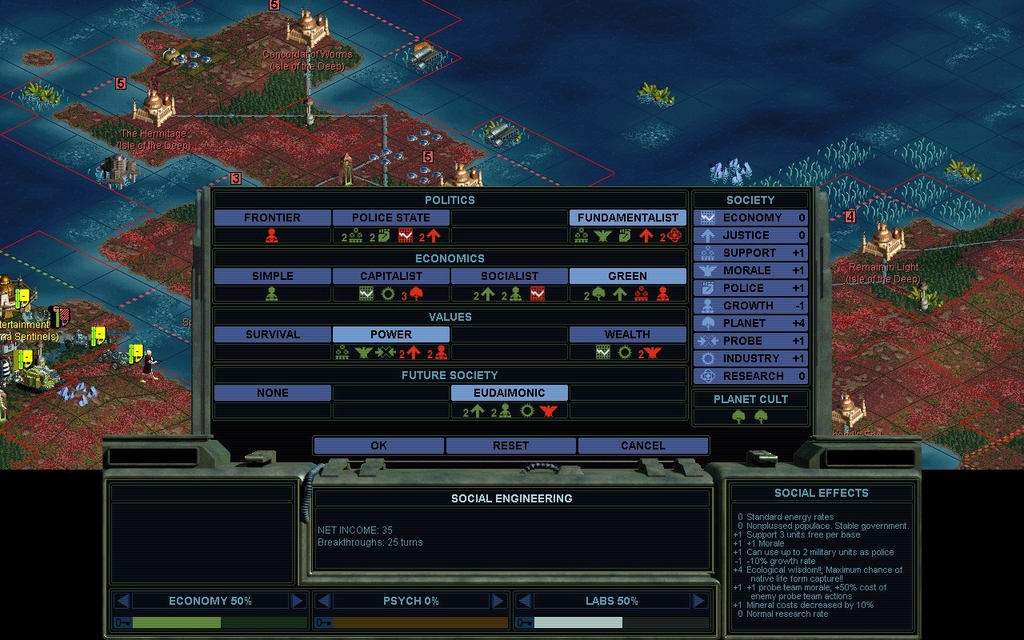The width and height of the screenshot is (1024, 640).
Task: Raise Labs allocation with right arrow
Action: (x=697, y=601)
